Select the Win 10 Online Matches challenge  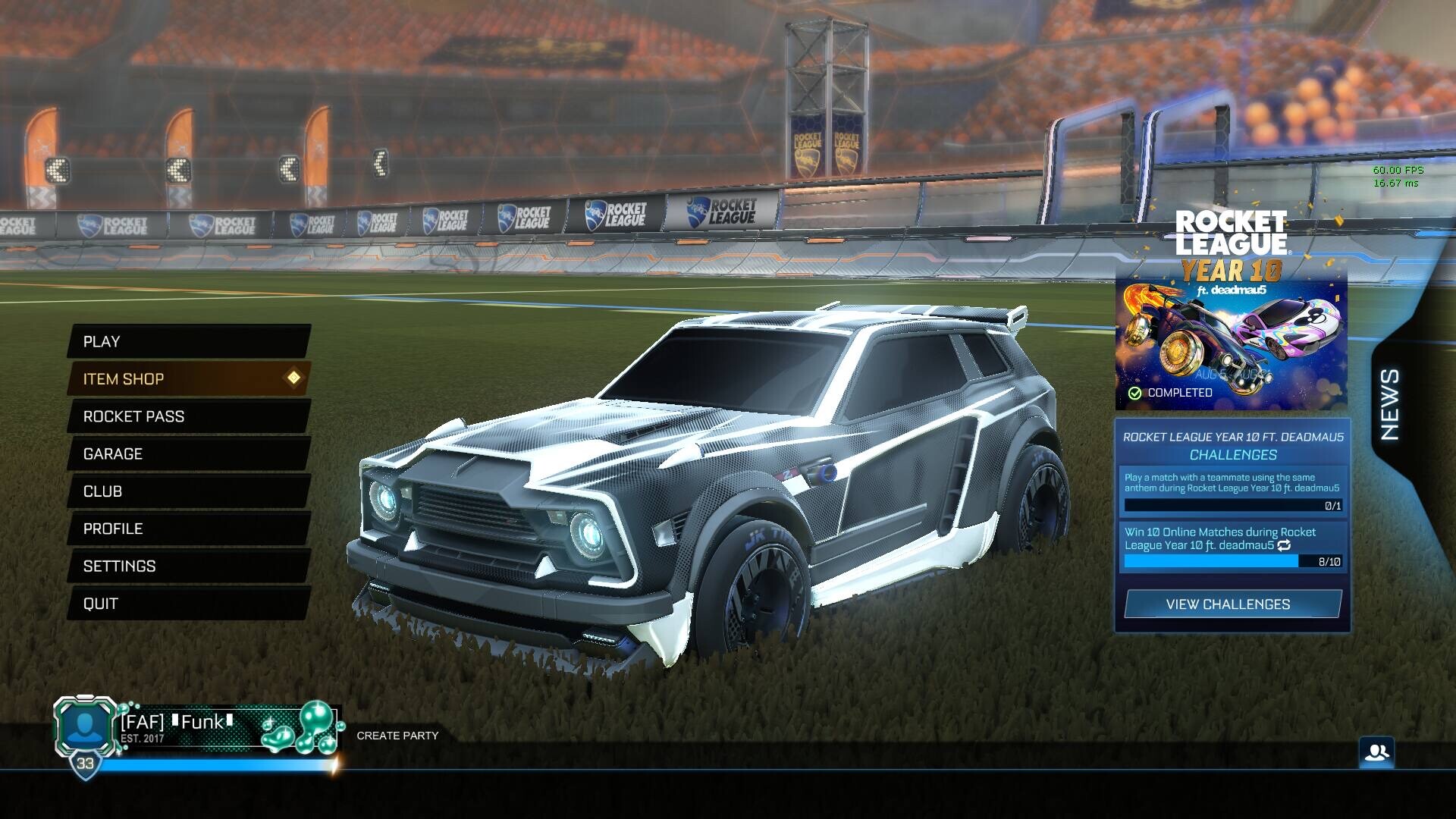[1232, 546]
